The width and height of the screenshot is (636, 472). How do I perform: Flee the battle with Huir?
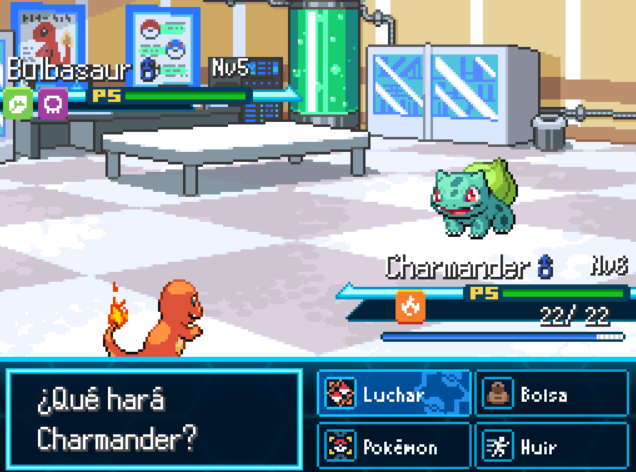click(x=551, y=445)
